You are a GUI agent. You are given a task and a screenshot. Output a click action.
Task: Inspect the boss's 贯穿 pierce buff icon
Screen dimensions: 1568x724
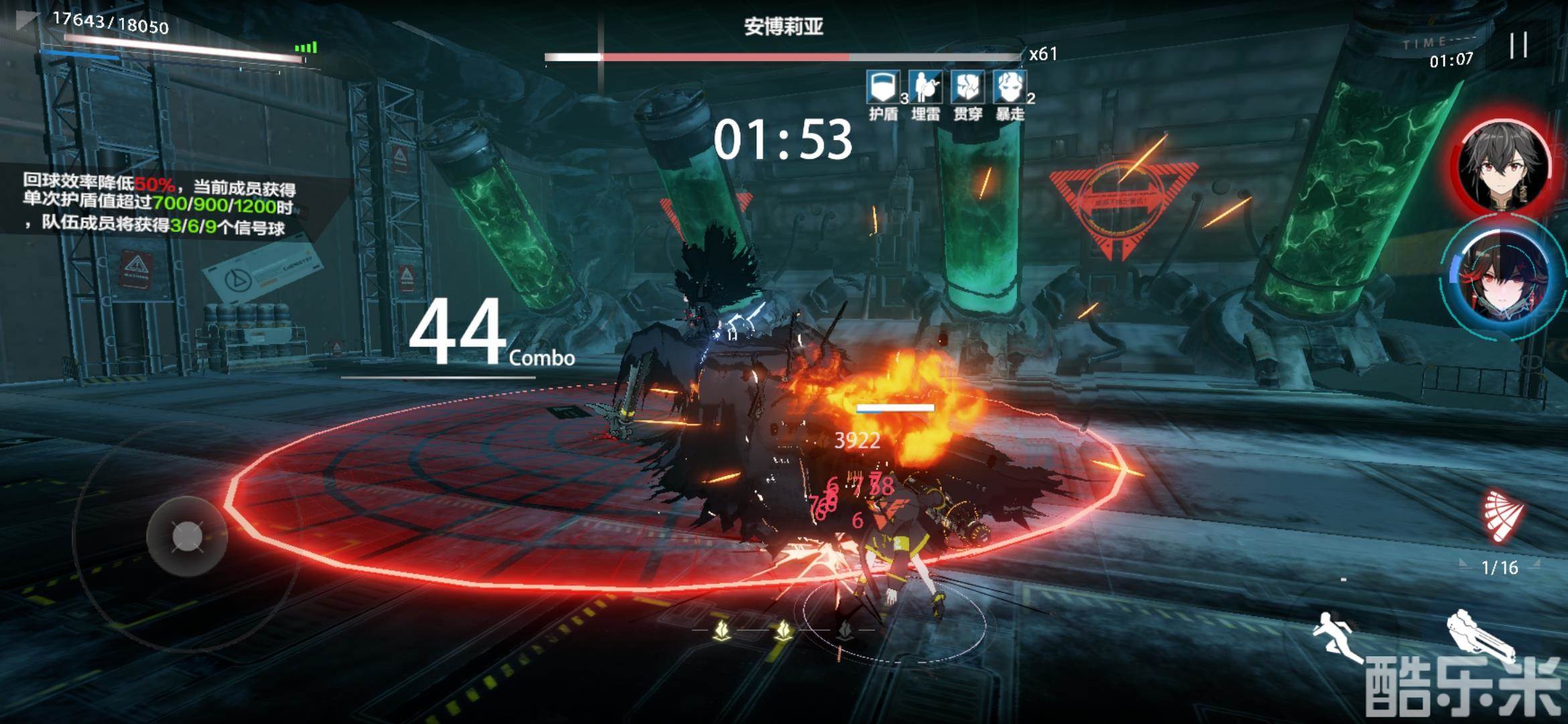pos(968,88)
